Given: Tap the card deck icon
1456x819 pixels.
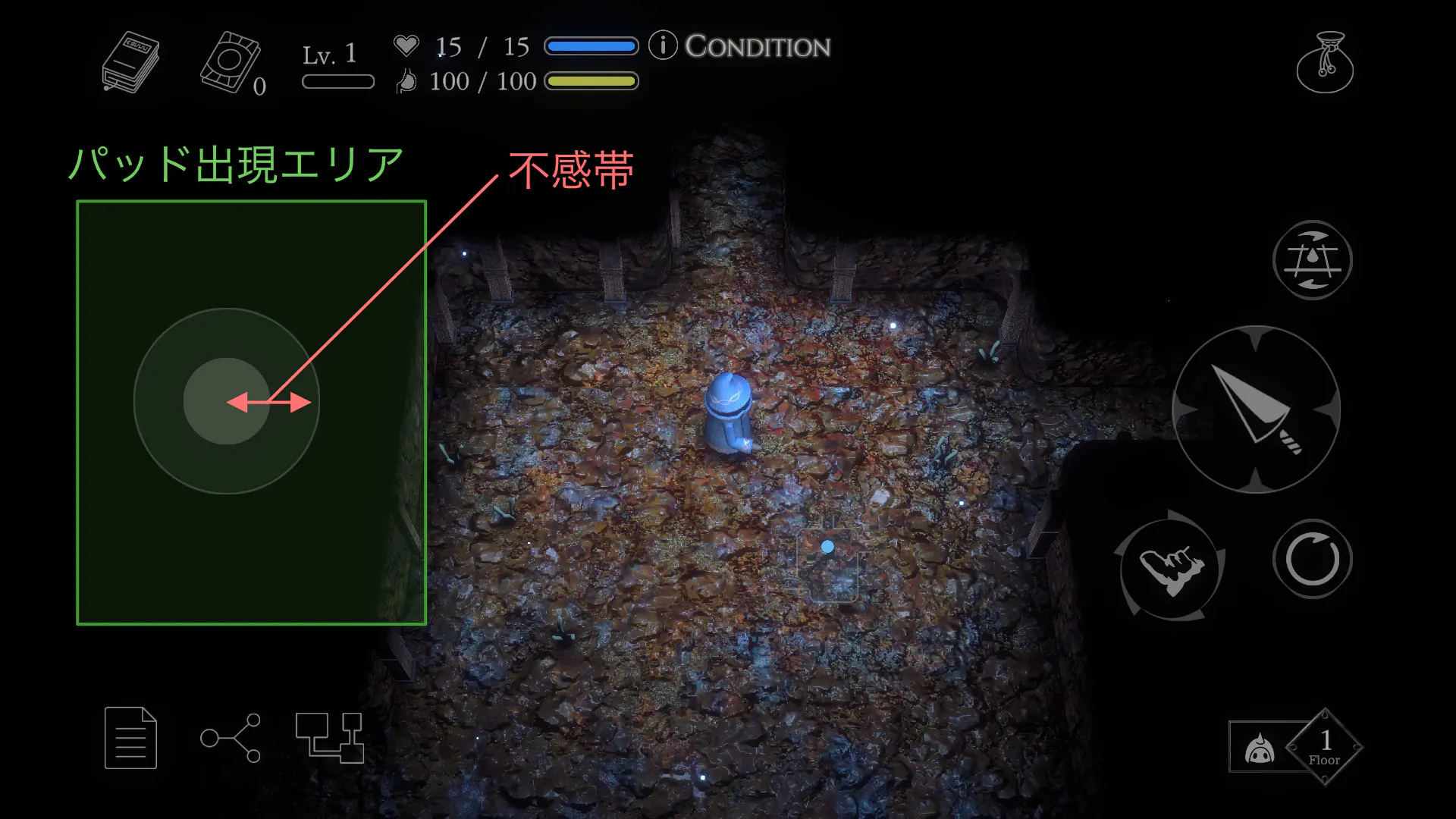Looking at the screenshot, I should pyautogui.click(x=231, y=62).
